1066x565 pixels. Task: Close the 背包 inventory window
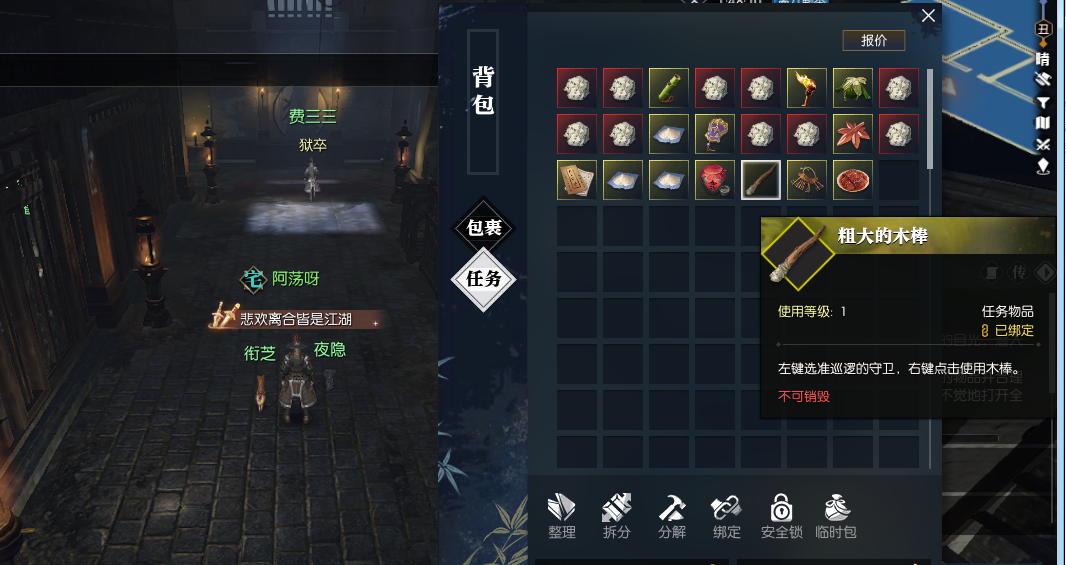[x=928, y=16]
